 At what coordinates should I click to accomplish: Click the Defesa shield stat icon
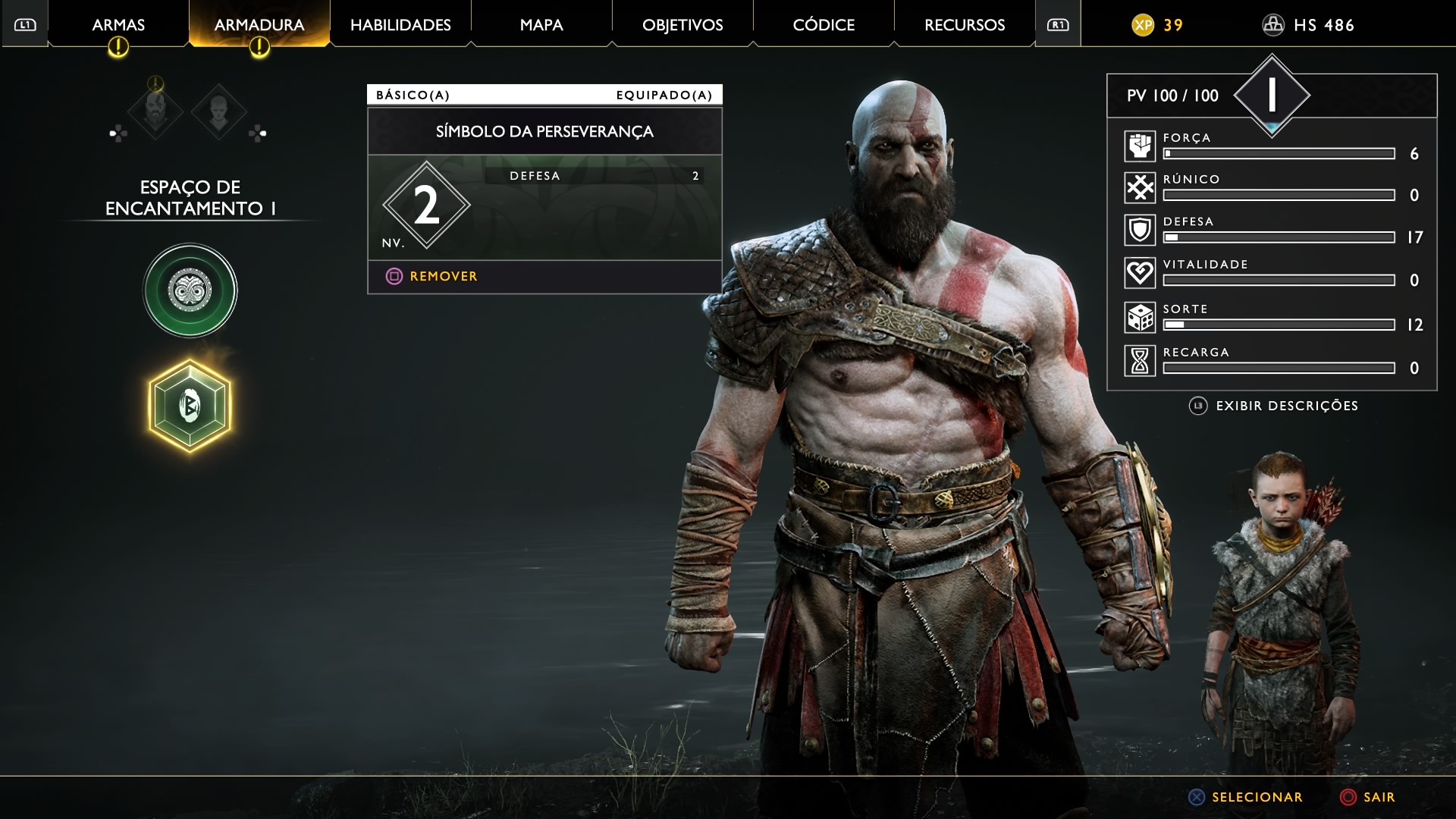click(x=1140, y=230)
